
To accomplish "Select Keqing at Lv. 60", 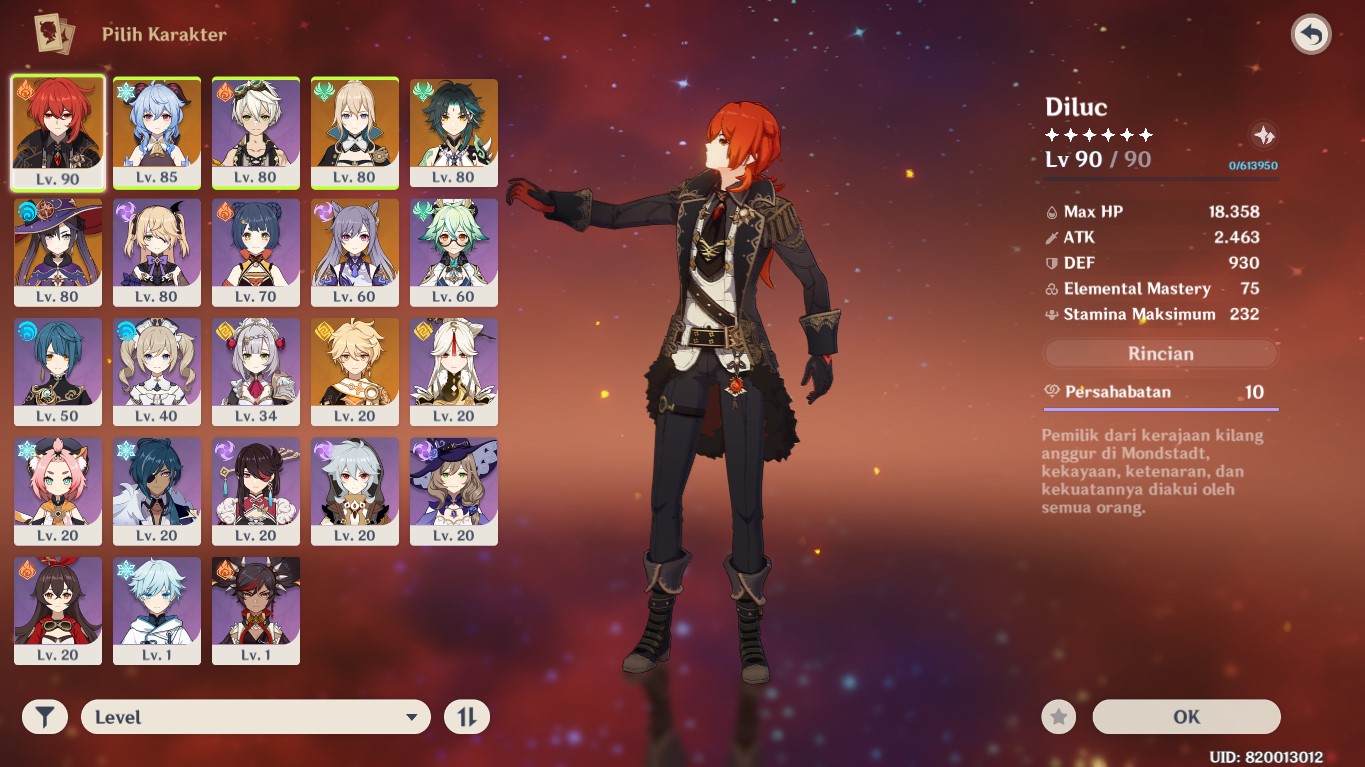I will coord(355,252).
